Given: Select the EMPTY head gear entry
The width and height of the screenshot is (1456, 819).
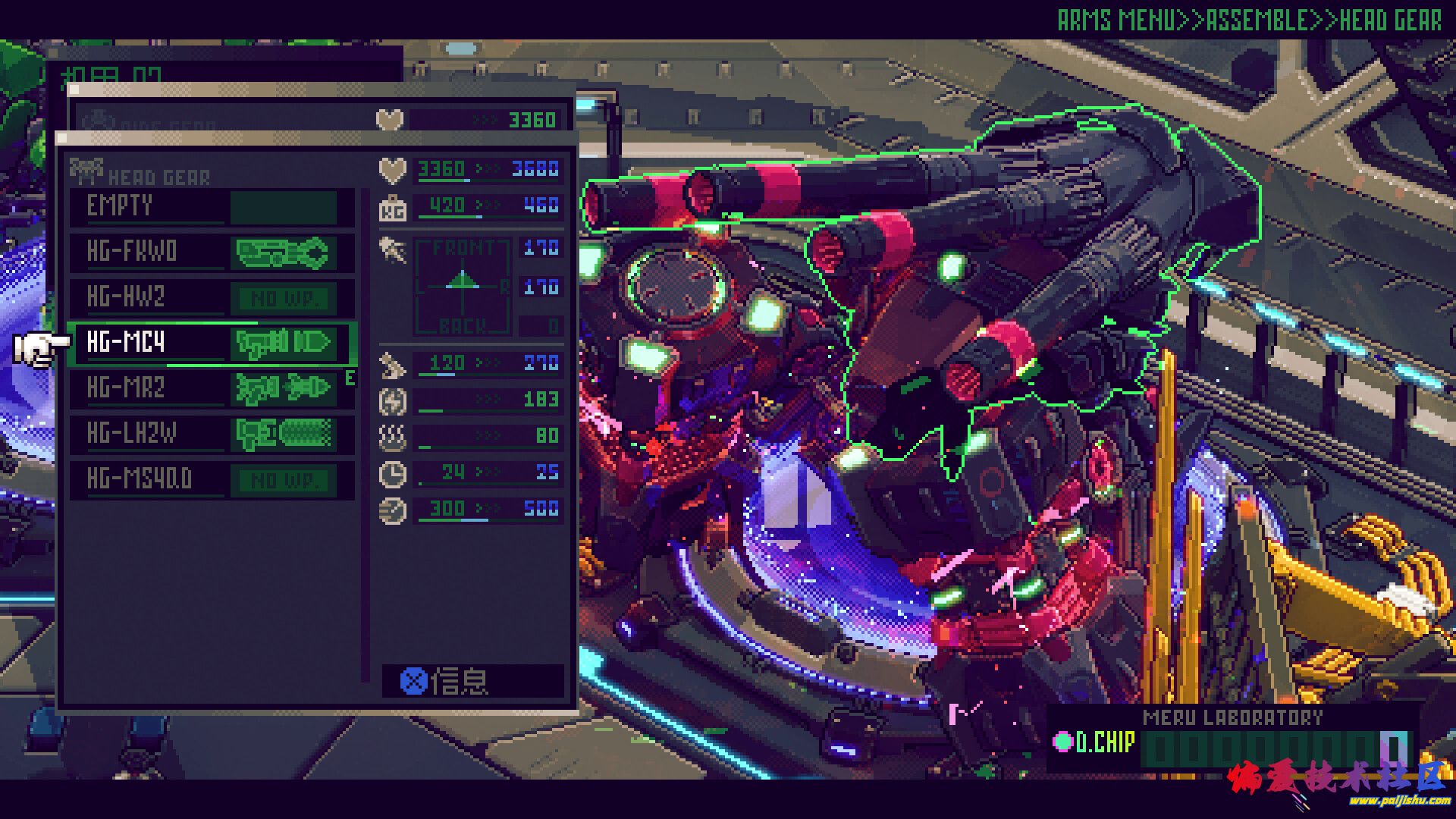Looking at the screenshot, I should click(211, 206).
